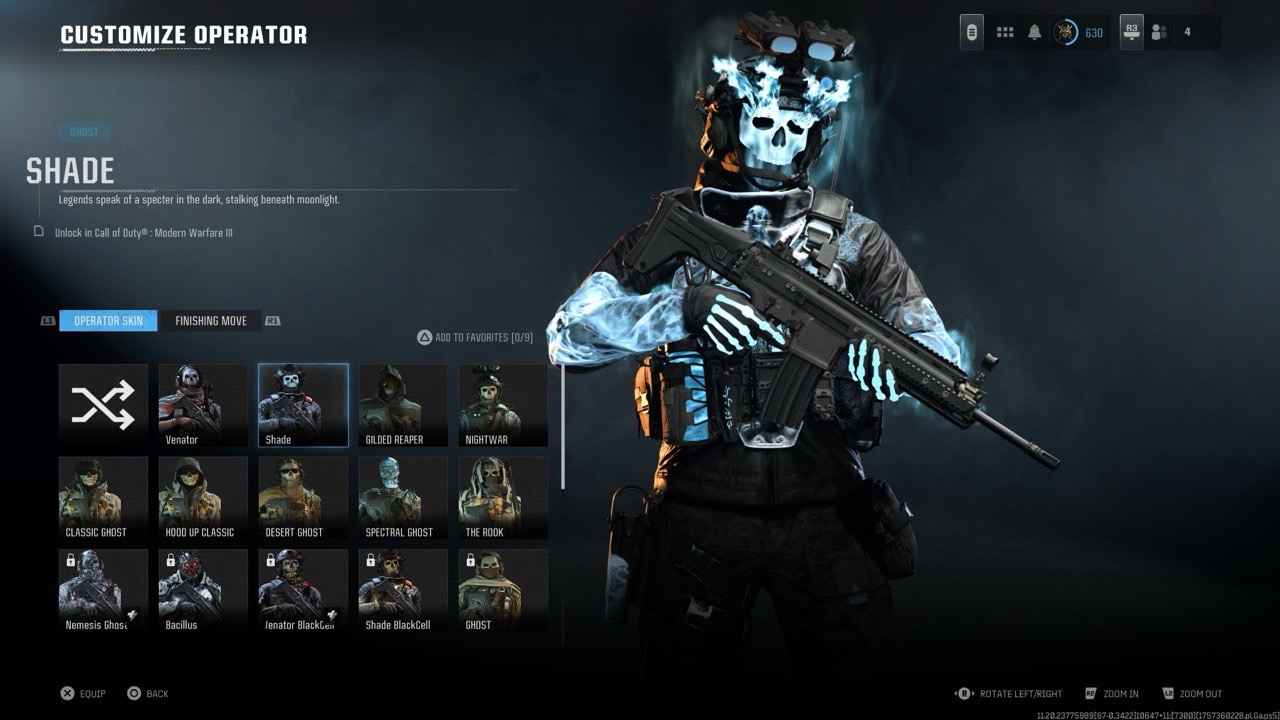The image size is (1280, 720).
Task: Open the grid menu icon
Action: (x=1005, y=33)
